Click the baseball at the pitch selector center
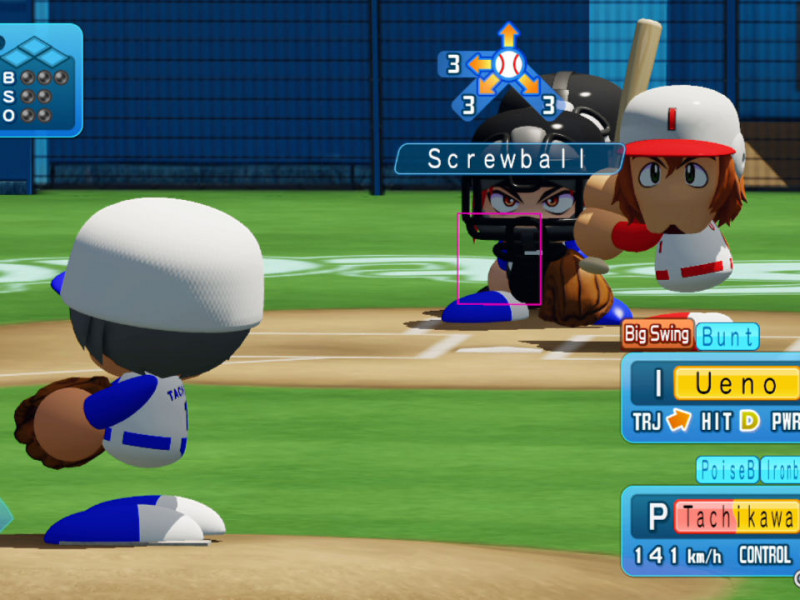Screen dimensions: 800x600 (x=509, y=65)
